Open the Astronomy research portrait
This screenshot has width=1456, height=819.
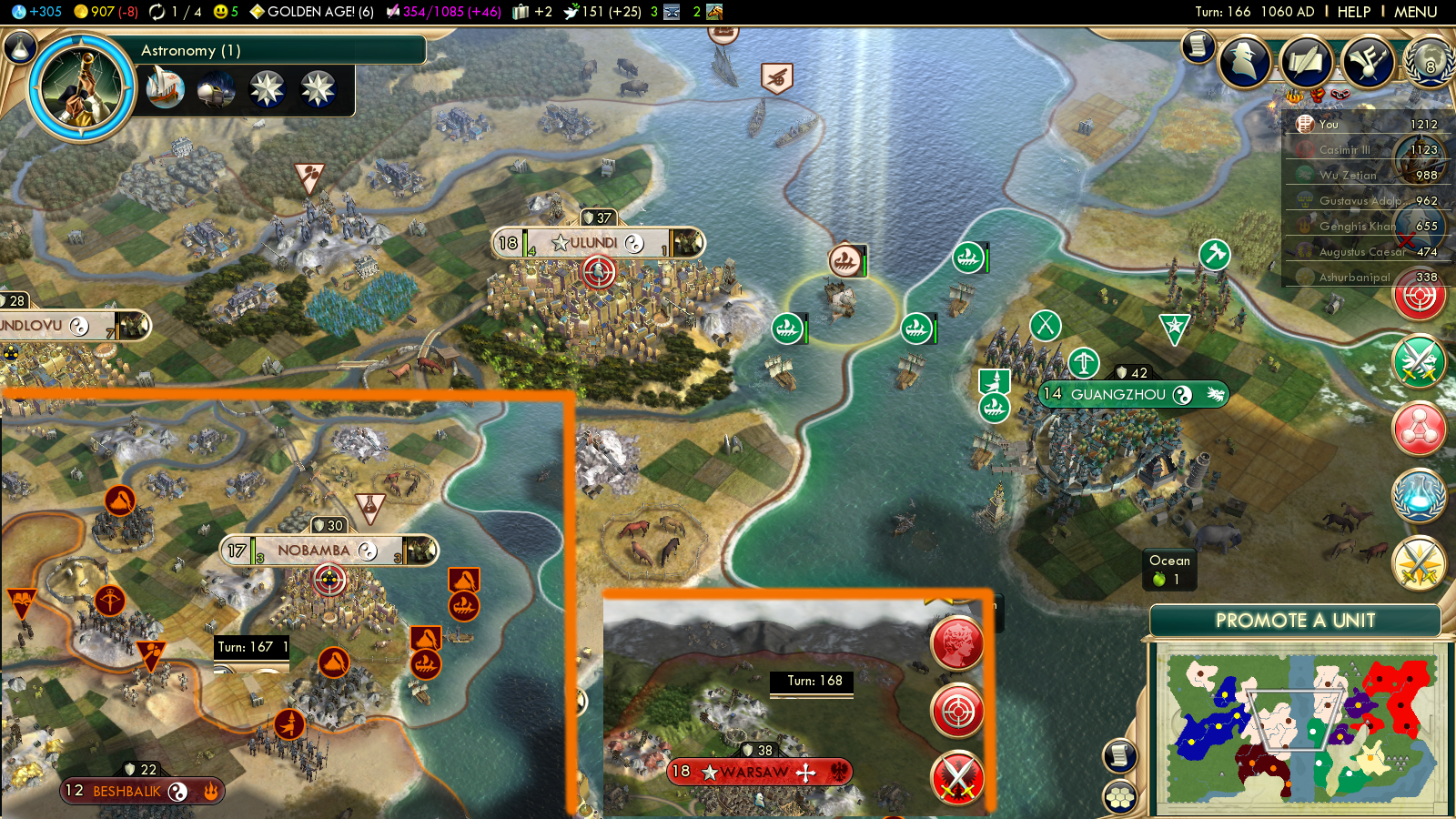[x=82, y=88]
